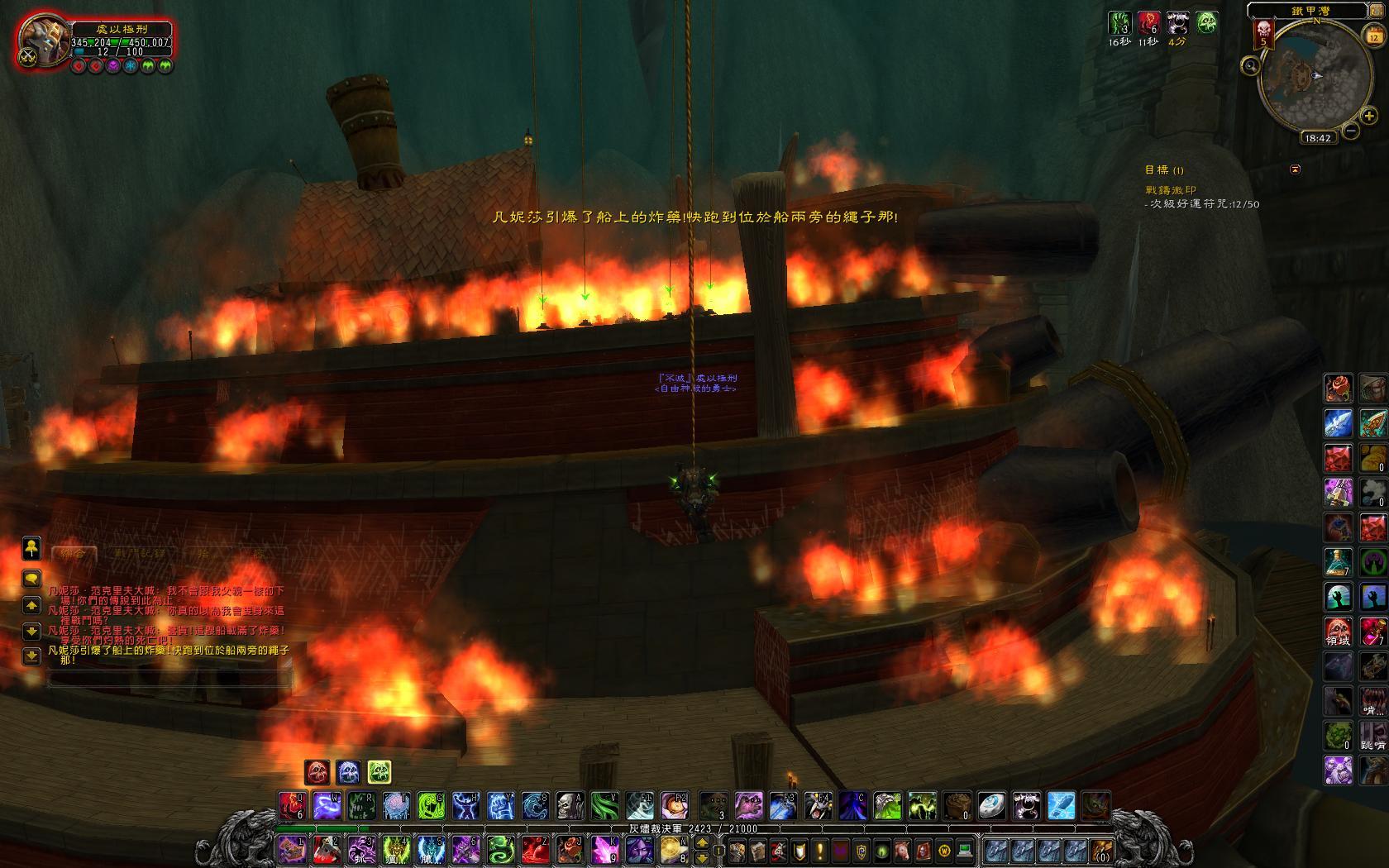Click the heroic dungeon skull flag

(x=1263, y=33)
